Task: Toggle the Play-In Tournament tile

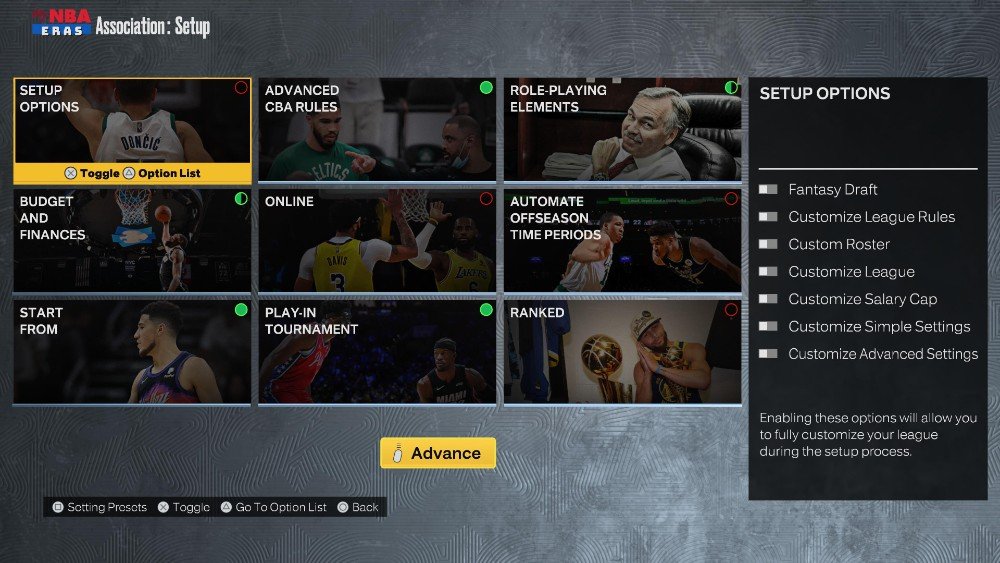Action: pos(377,353)
